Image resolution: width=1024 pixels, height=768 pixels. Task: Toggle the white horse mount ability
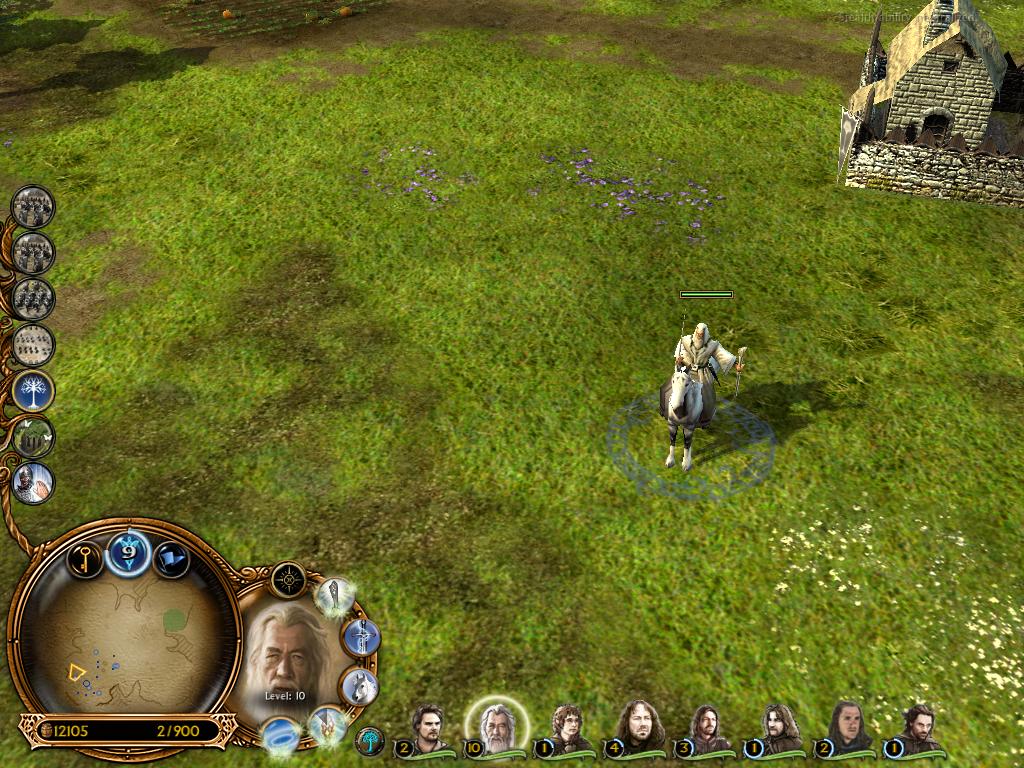359,686
